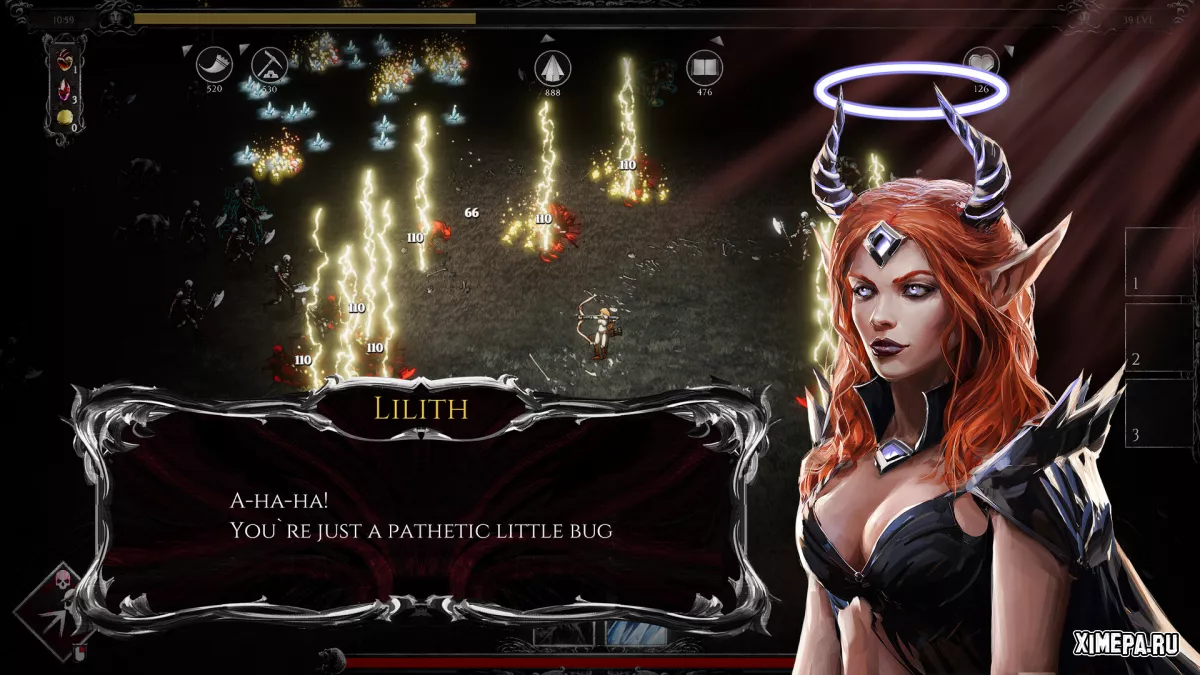Click the heart icon labeled 126
1200x675 pixels.
click(x=981, y=66)
